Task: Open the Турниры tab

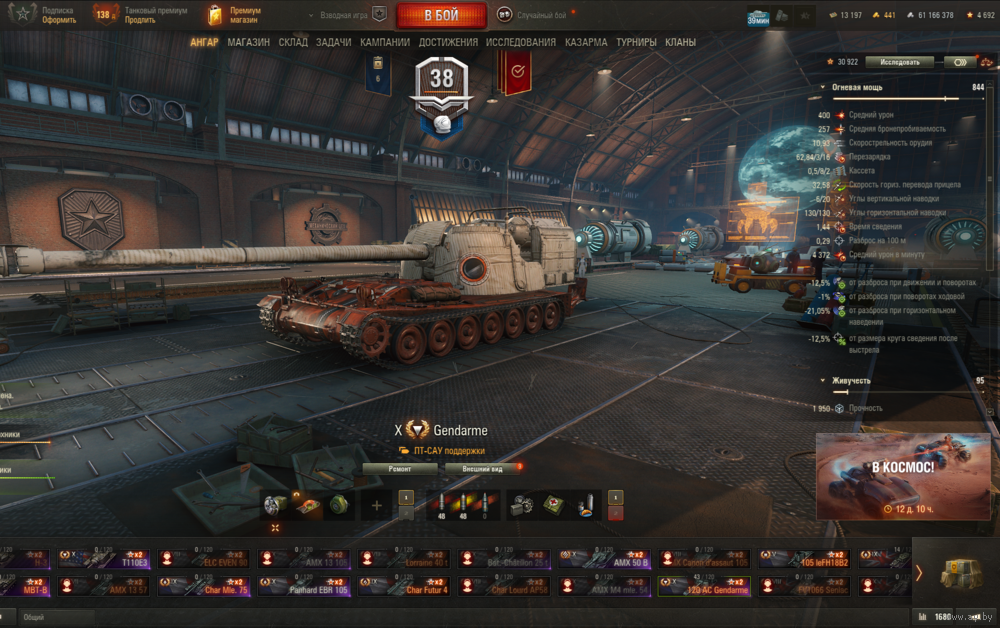Action: tap(636, 43)
